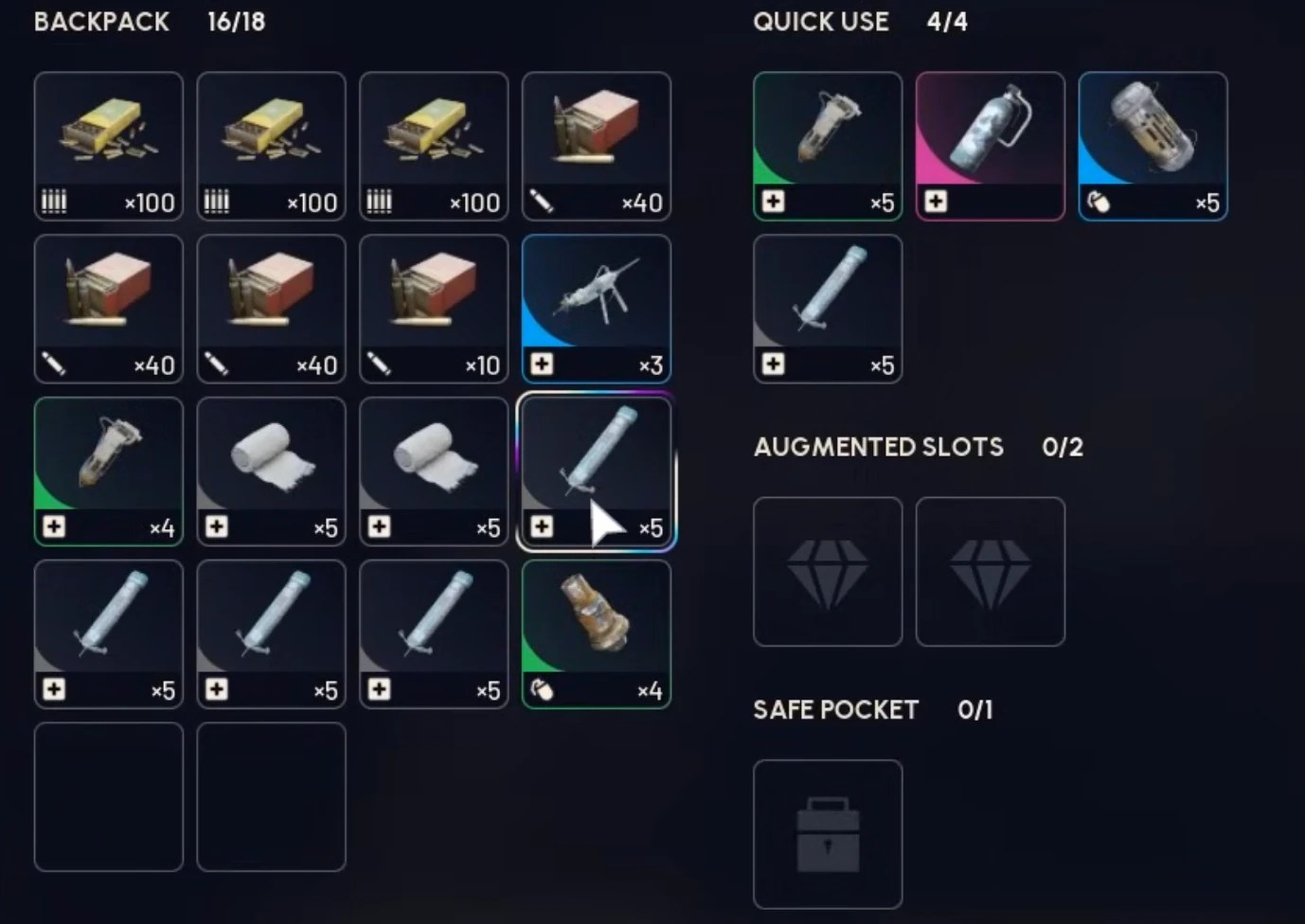The image size is (1305, 924).
Task: Select the green injector with ×4 count
Action: point(108,471)
